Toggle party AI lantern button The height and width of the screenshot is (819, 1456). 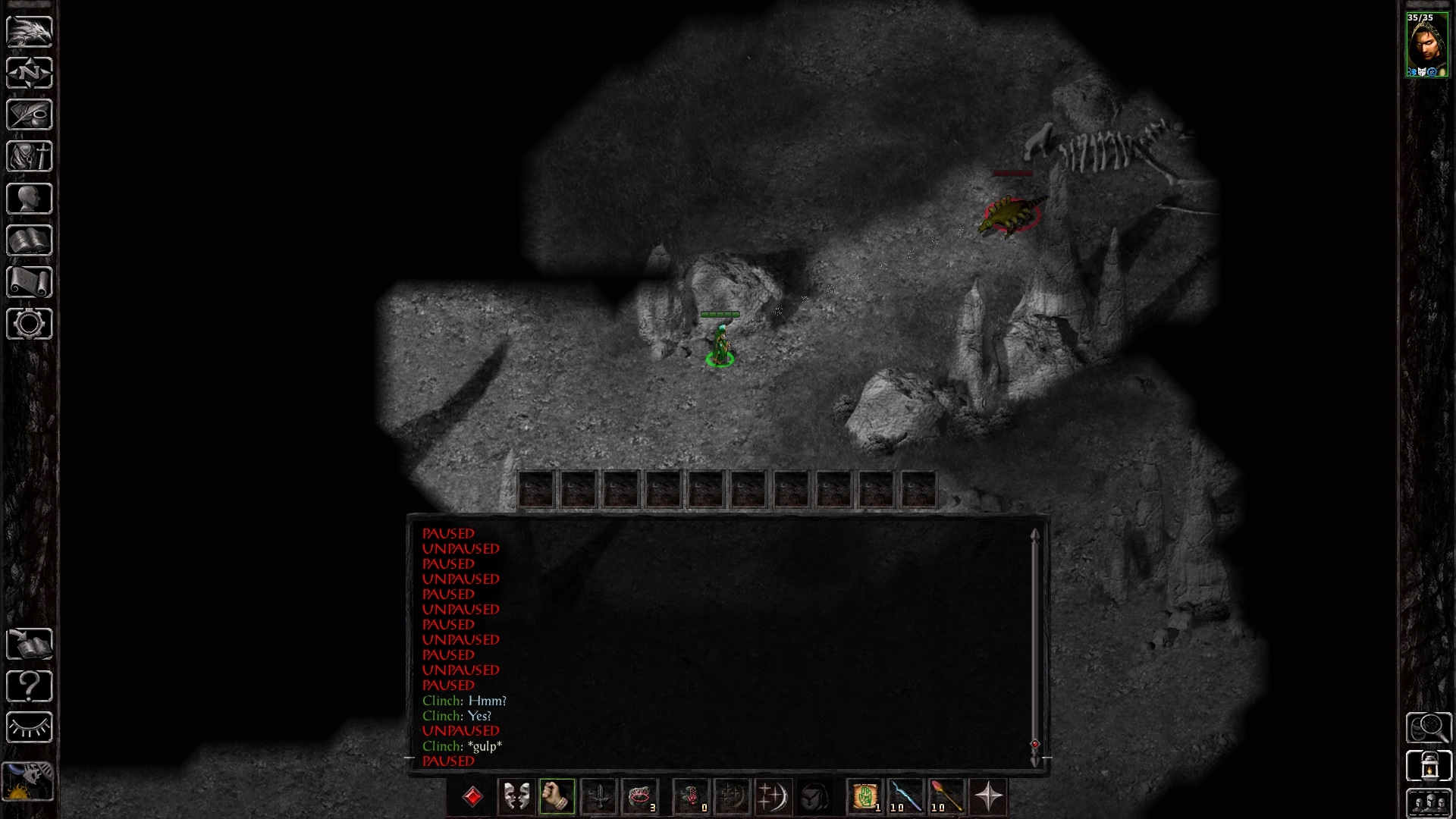1429,765
